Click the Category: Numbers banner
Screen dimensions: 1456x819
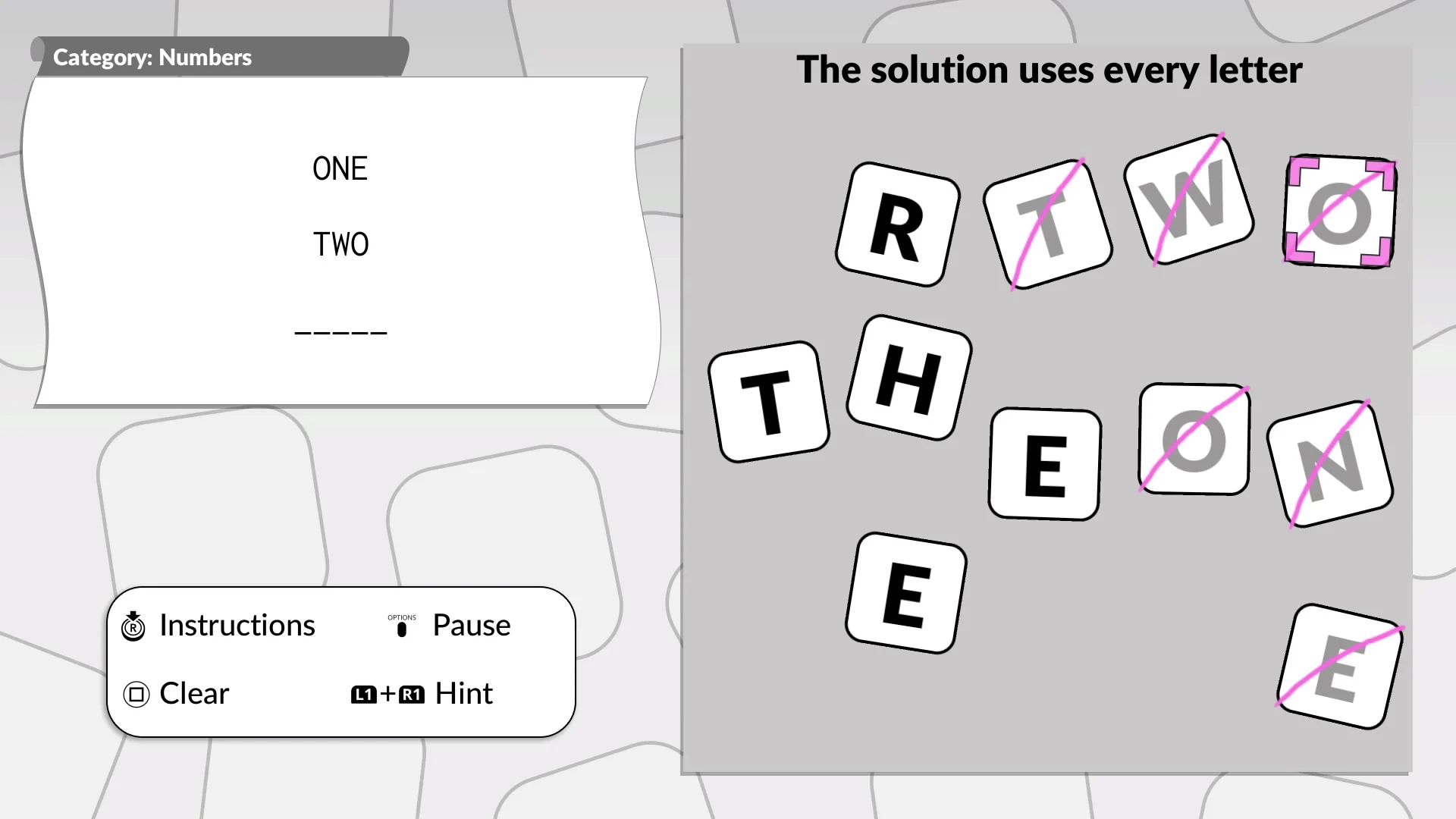152,57
